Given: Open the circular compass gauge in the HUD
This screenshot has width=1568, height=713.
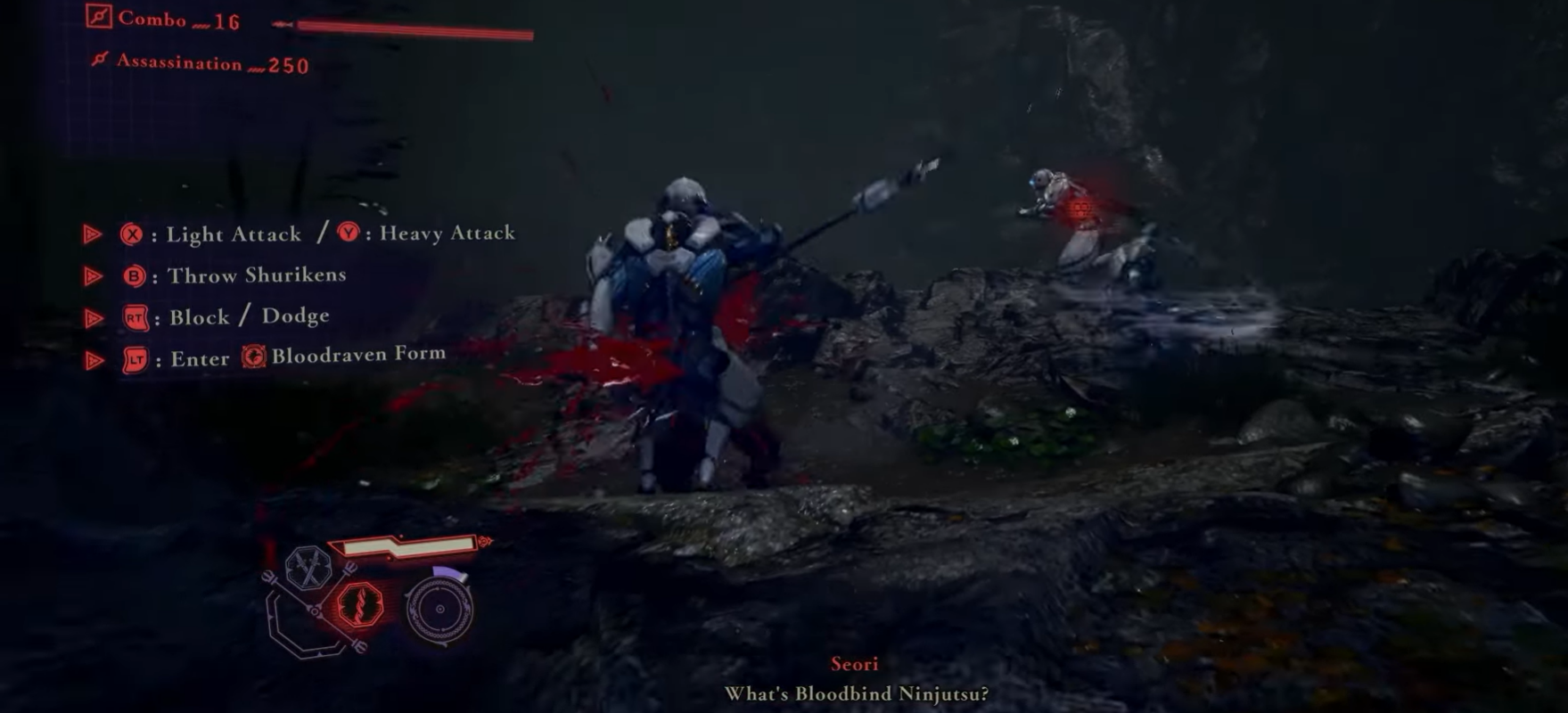Looking at the screenshot, I should pos(439,610).
